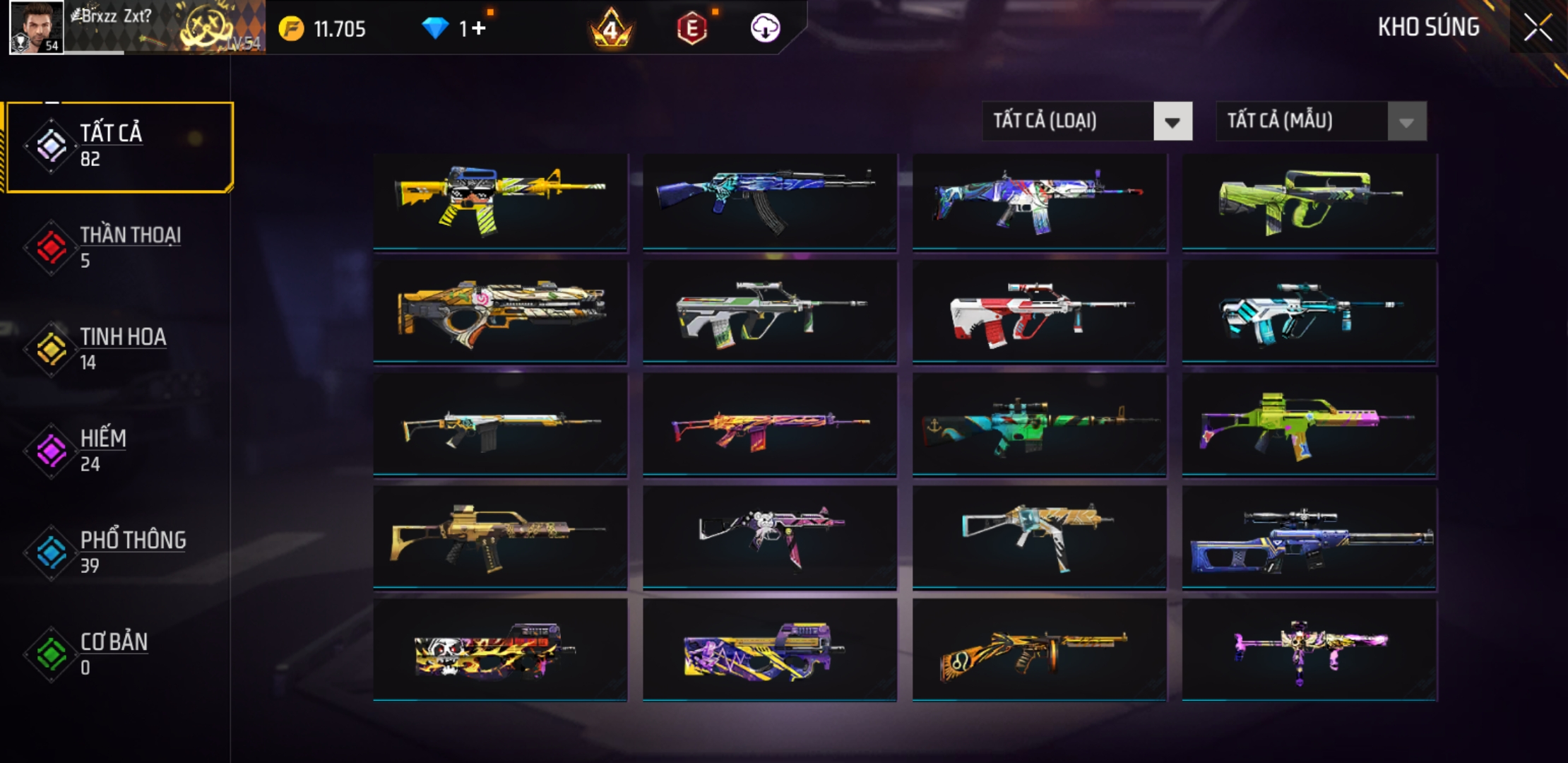Image resolution: width=1568 pixels, height=763 pixels.
Task: Choose the Cơ Bản category tab
Action: 120,653
